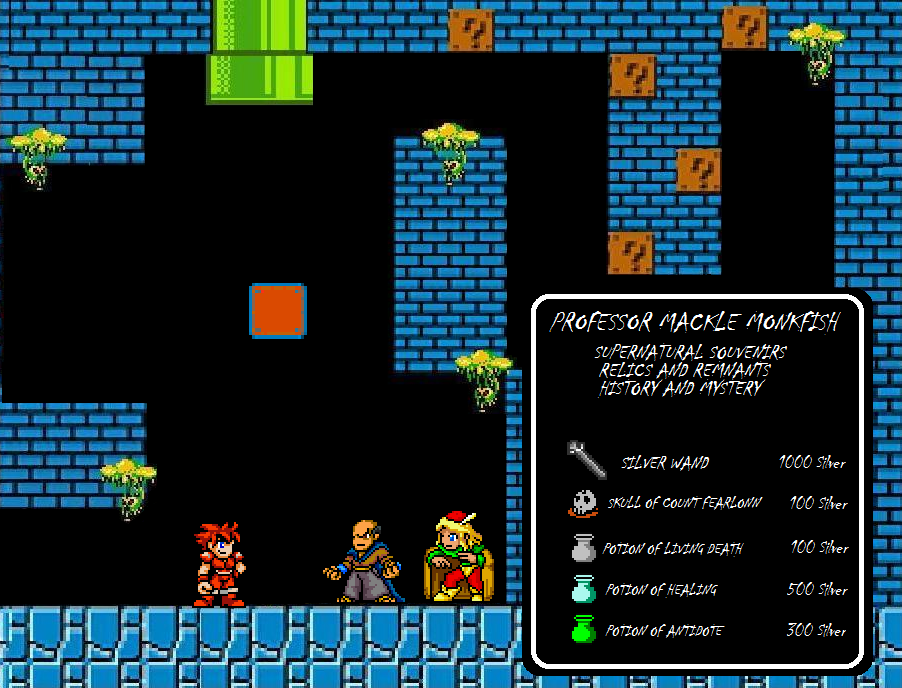
Task: Choose the cyan healing potion icon
Action: point(583,590)
